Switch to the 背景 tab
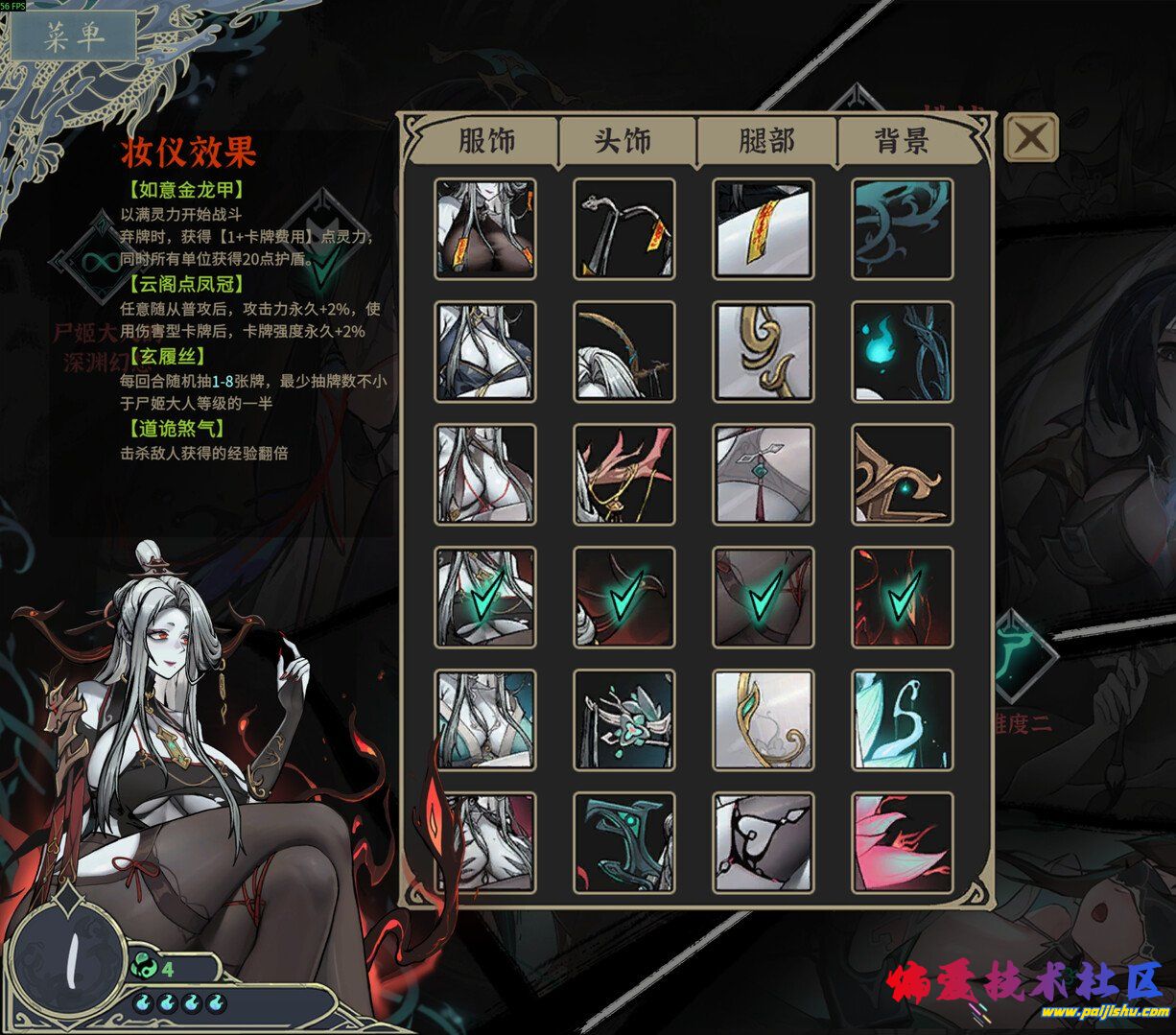This screenshot has height=1035, width=1176. 902,141
